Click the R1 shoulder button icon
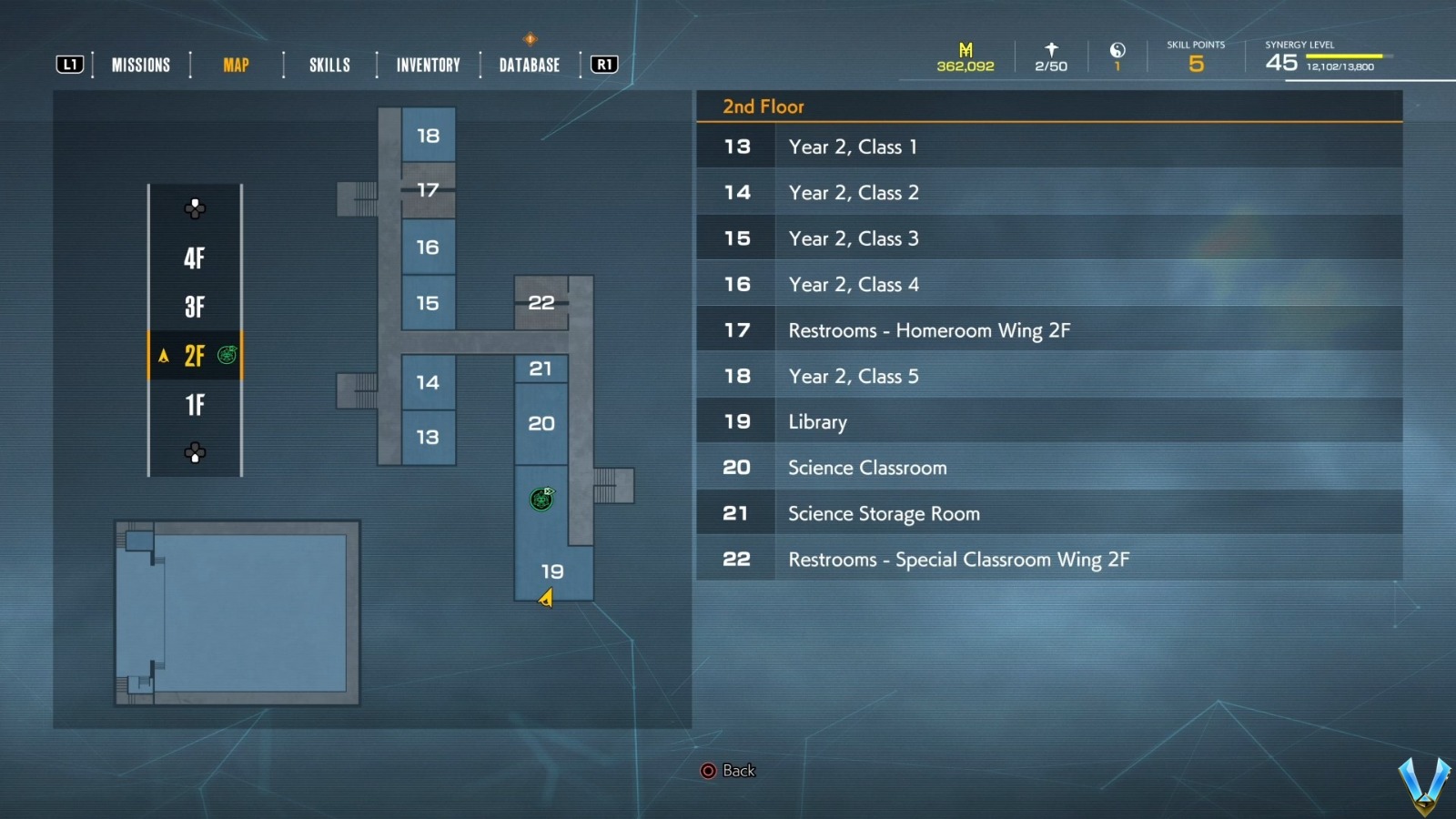 603,64
